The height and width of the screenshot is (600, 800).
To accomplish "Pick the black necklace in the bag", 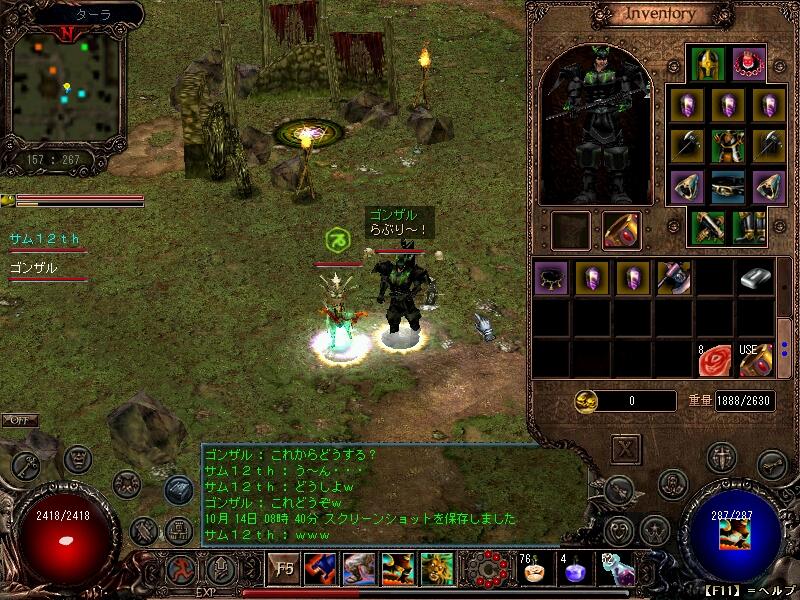I will pos(551,278).
